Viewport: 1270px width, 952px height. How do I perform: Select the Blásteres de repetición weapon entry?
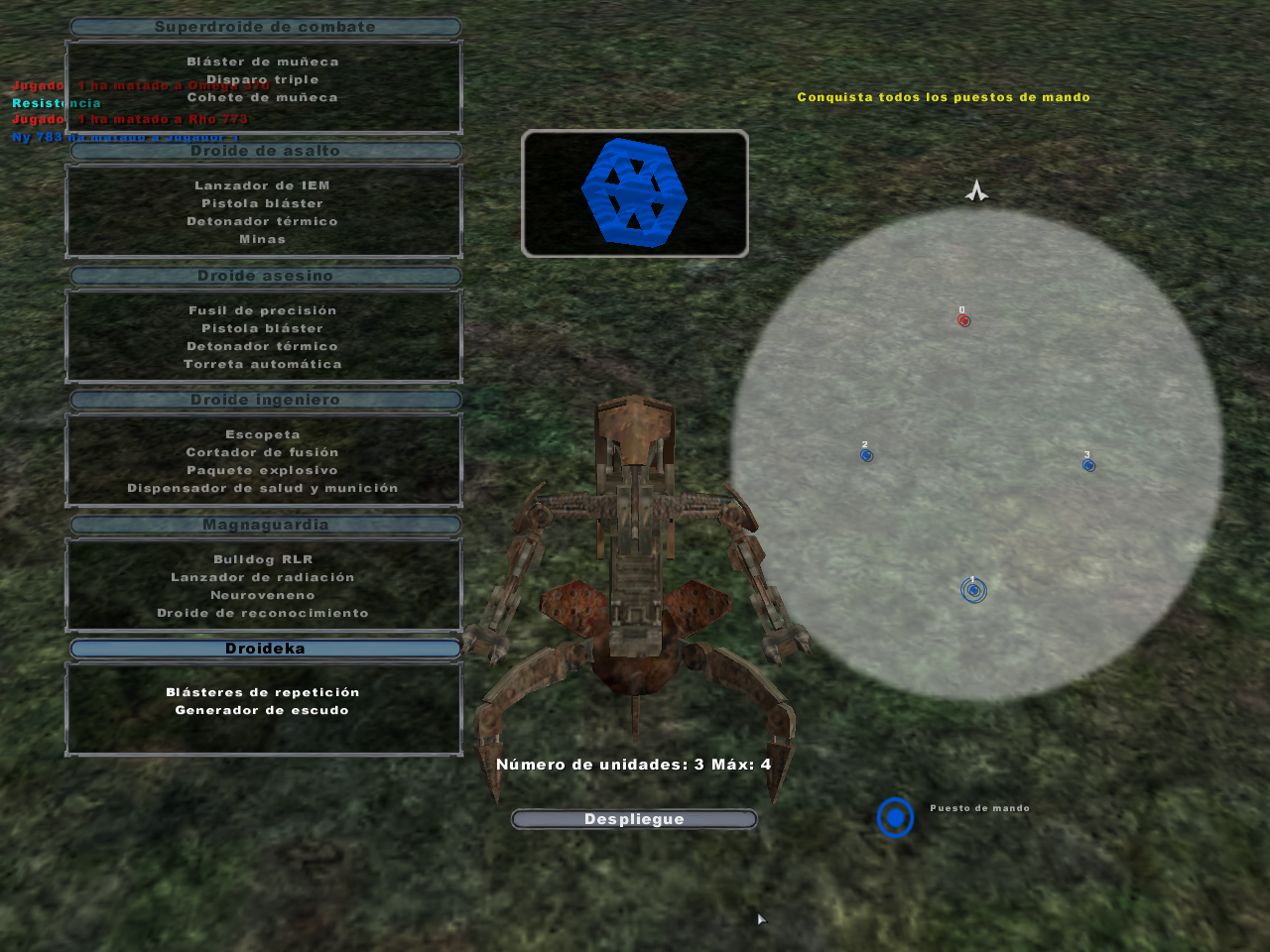pyautogui.click(x=263, y=691)
